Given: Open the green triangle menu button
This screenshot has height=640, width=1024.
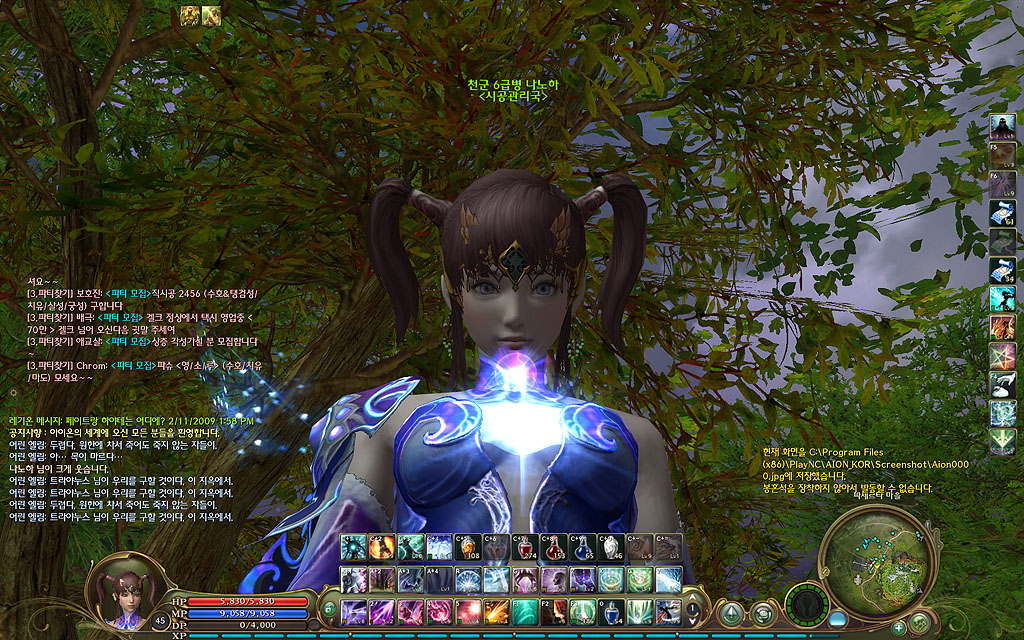Looking at the screenshot, I should coord(732,612).
